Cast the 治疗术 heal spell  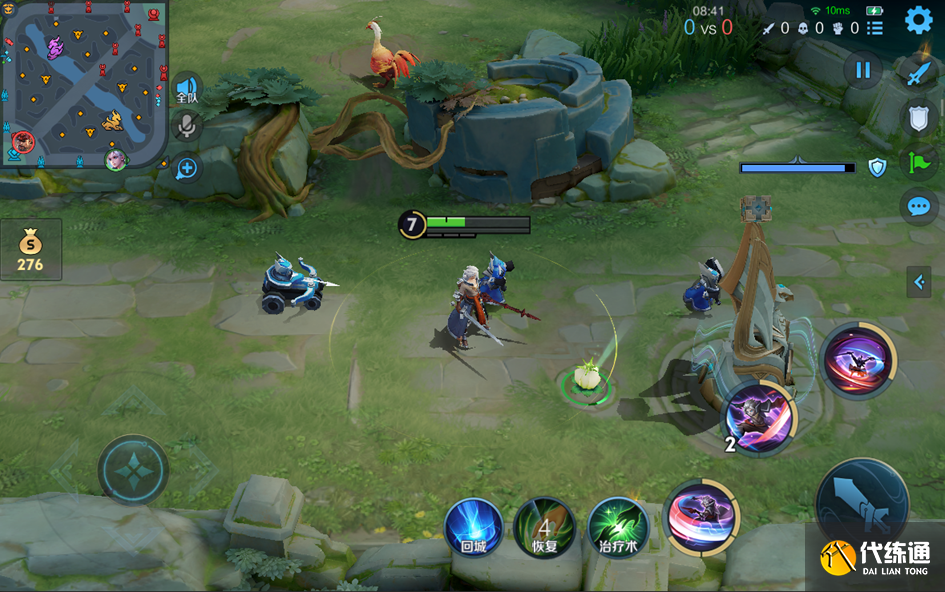(618, 527)
